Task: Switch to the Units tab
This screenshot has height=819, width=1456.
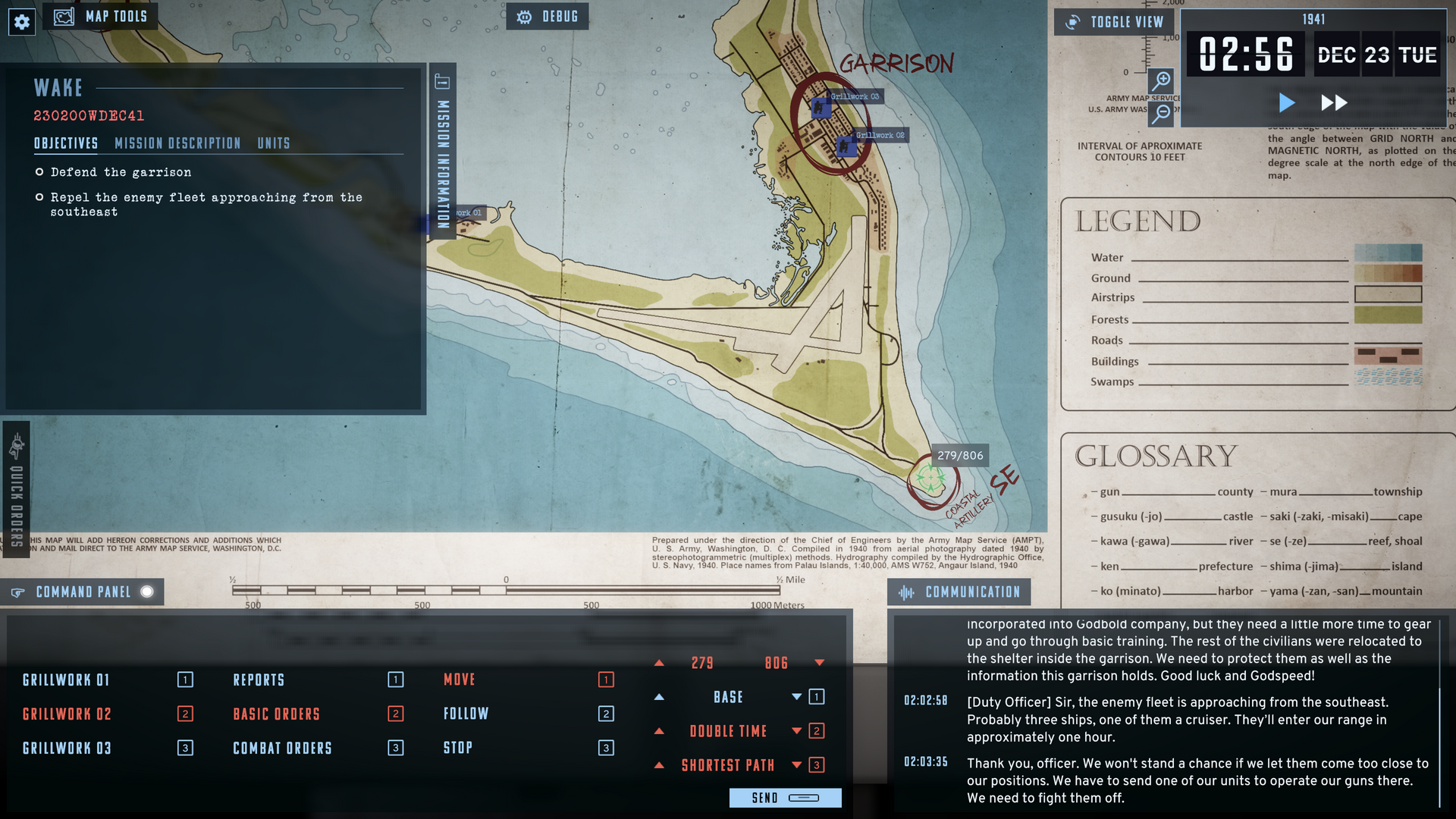Action: pos(273,143)
